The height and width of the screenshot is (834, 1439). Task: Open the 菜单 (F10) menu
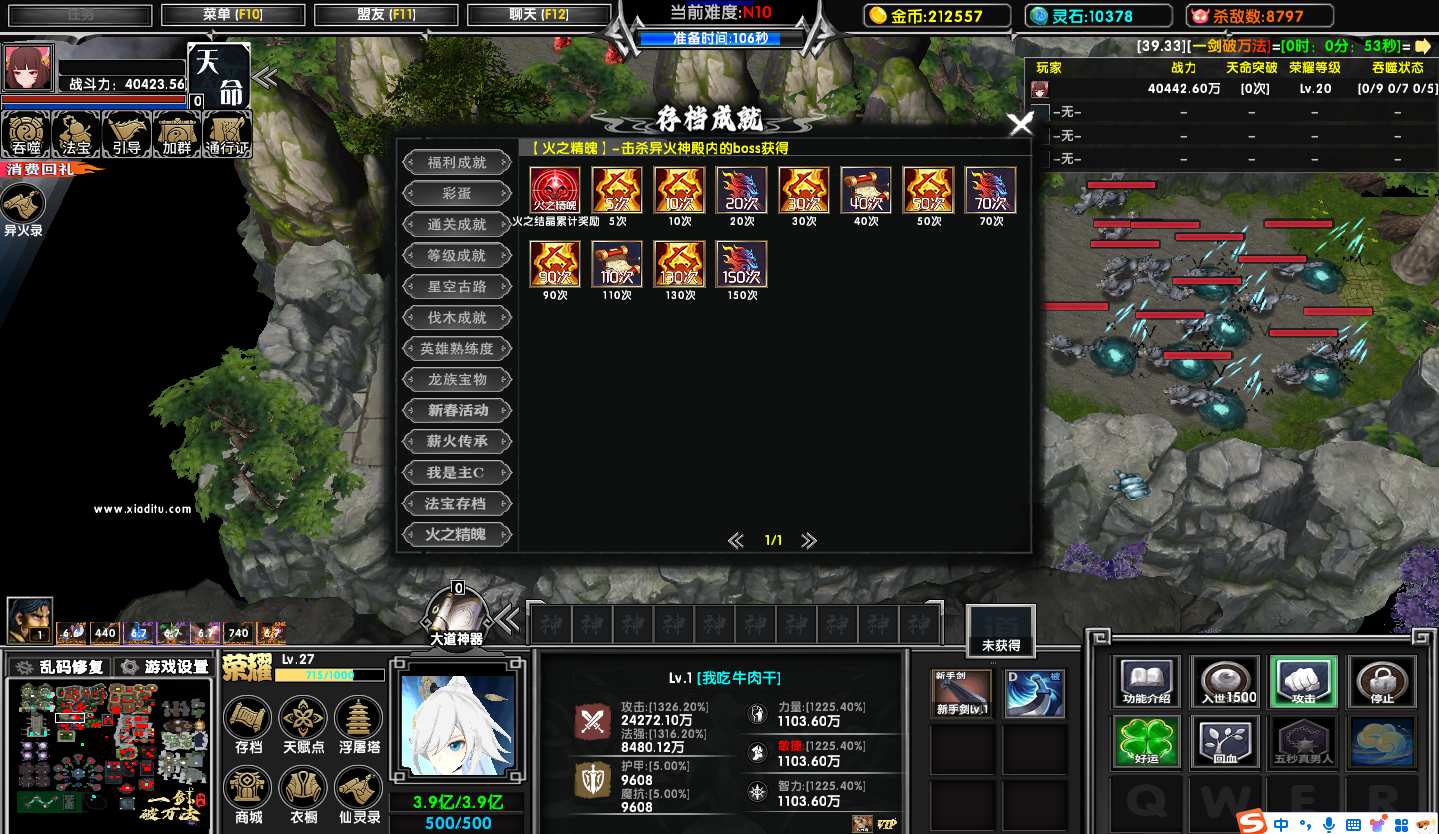[x=232, y=15]
